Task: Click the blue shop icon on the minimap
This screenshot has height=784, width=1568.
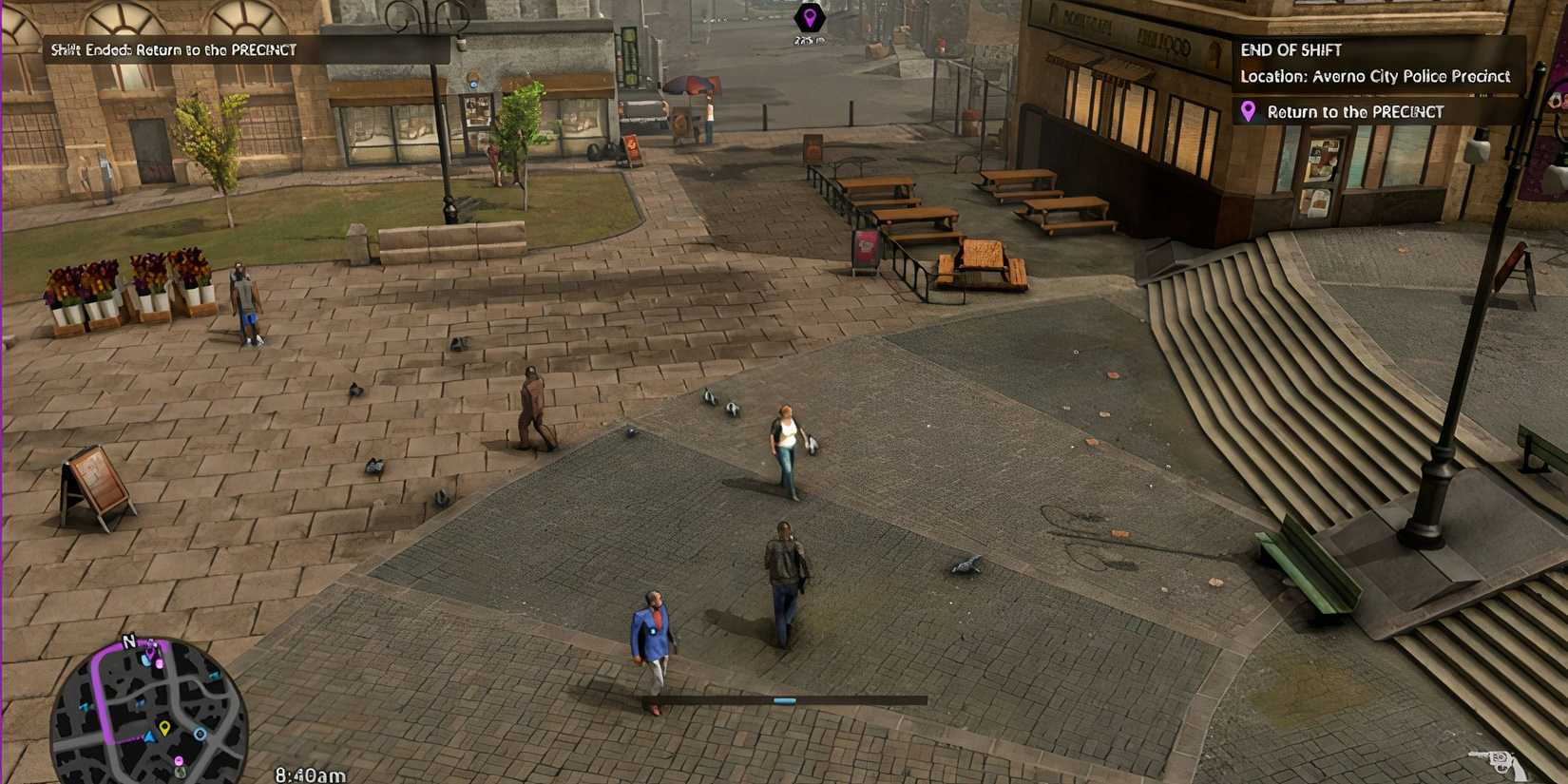Action: point(145,660)
